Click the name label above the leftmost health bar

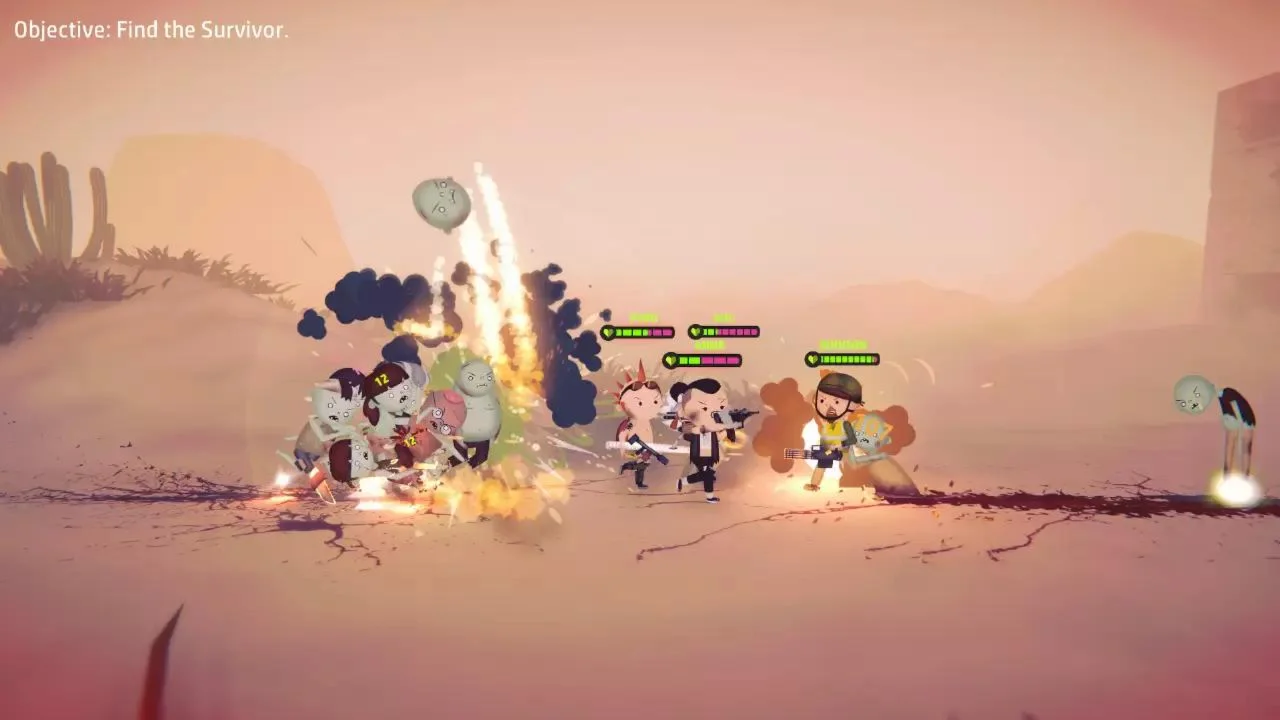[x=643, y=316]
